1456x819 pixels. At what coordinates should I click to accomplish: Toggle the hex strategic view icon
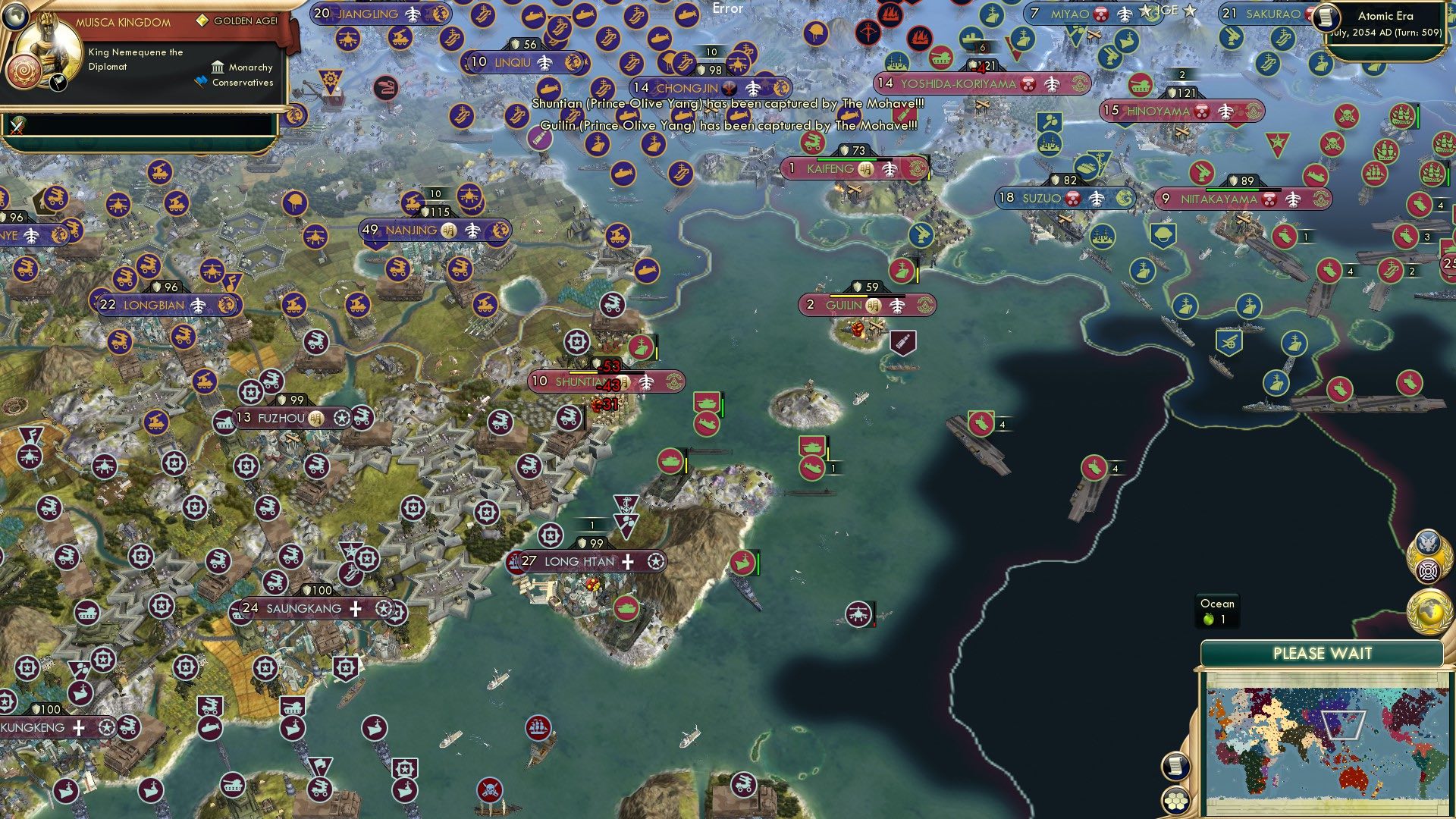pyautogui.click(x=1175, y=802)
